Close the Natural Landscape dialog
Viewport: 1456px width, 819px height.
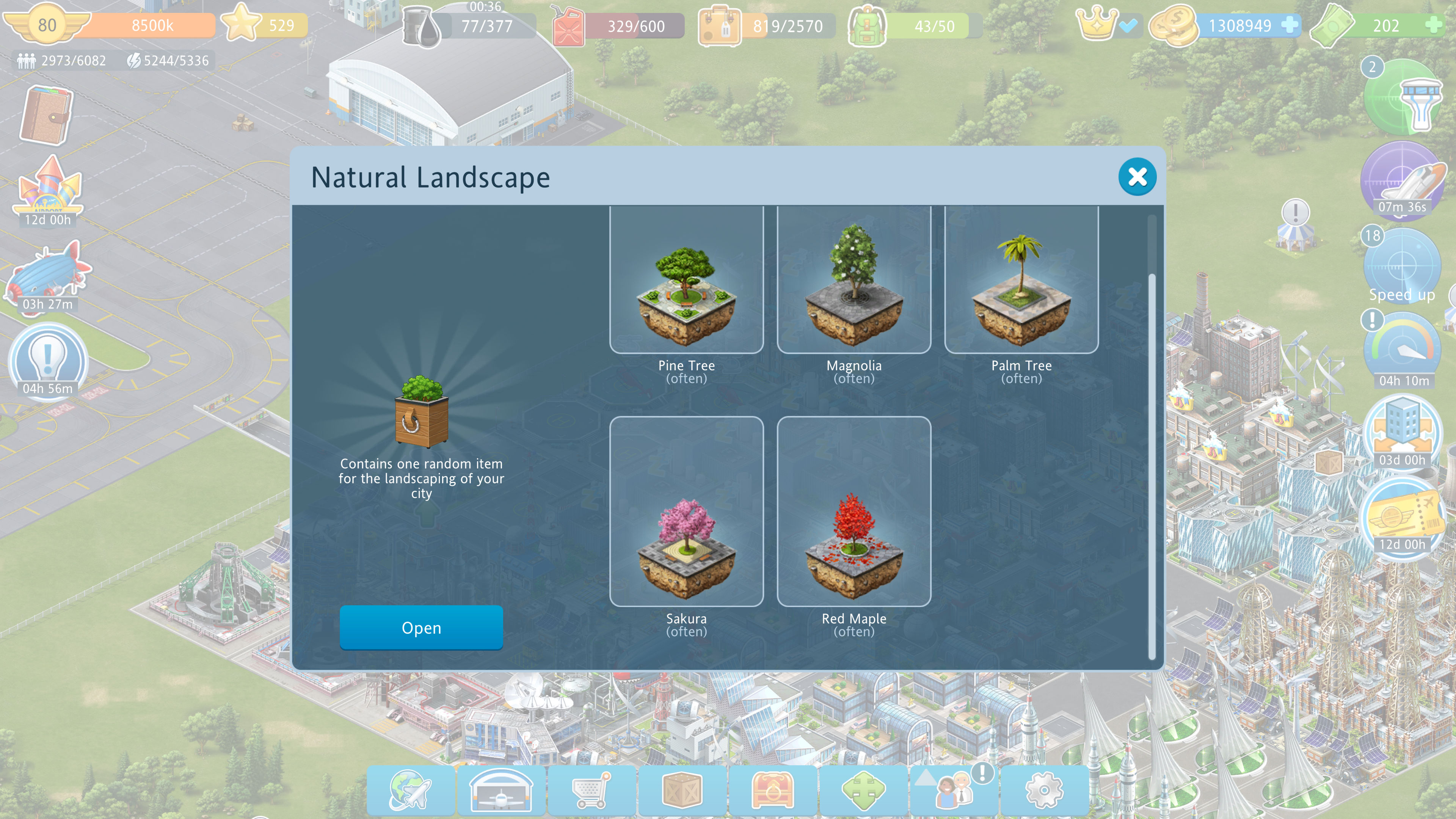[x=1137, y=177]
